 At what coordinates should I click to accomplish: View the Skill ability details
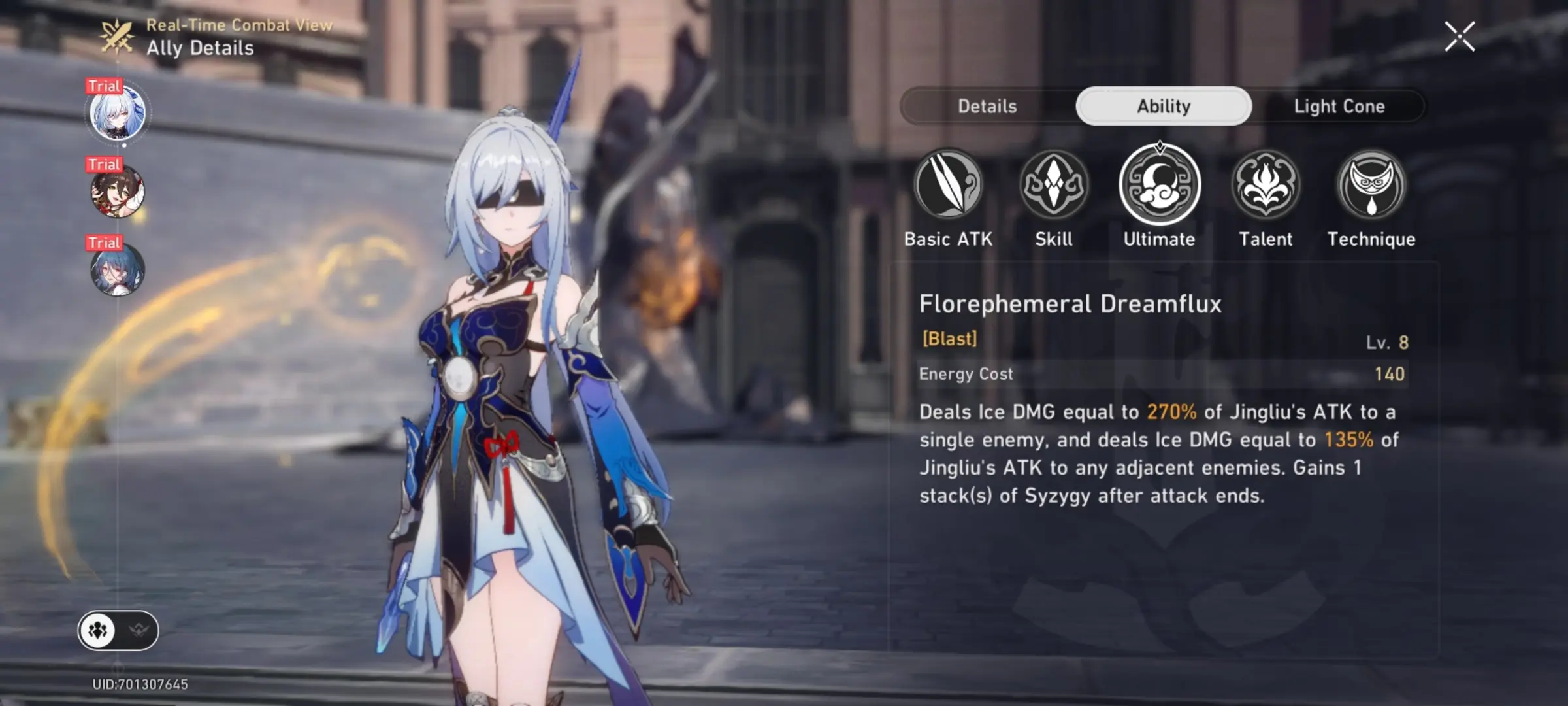point(1054,185)
